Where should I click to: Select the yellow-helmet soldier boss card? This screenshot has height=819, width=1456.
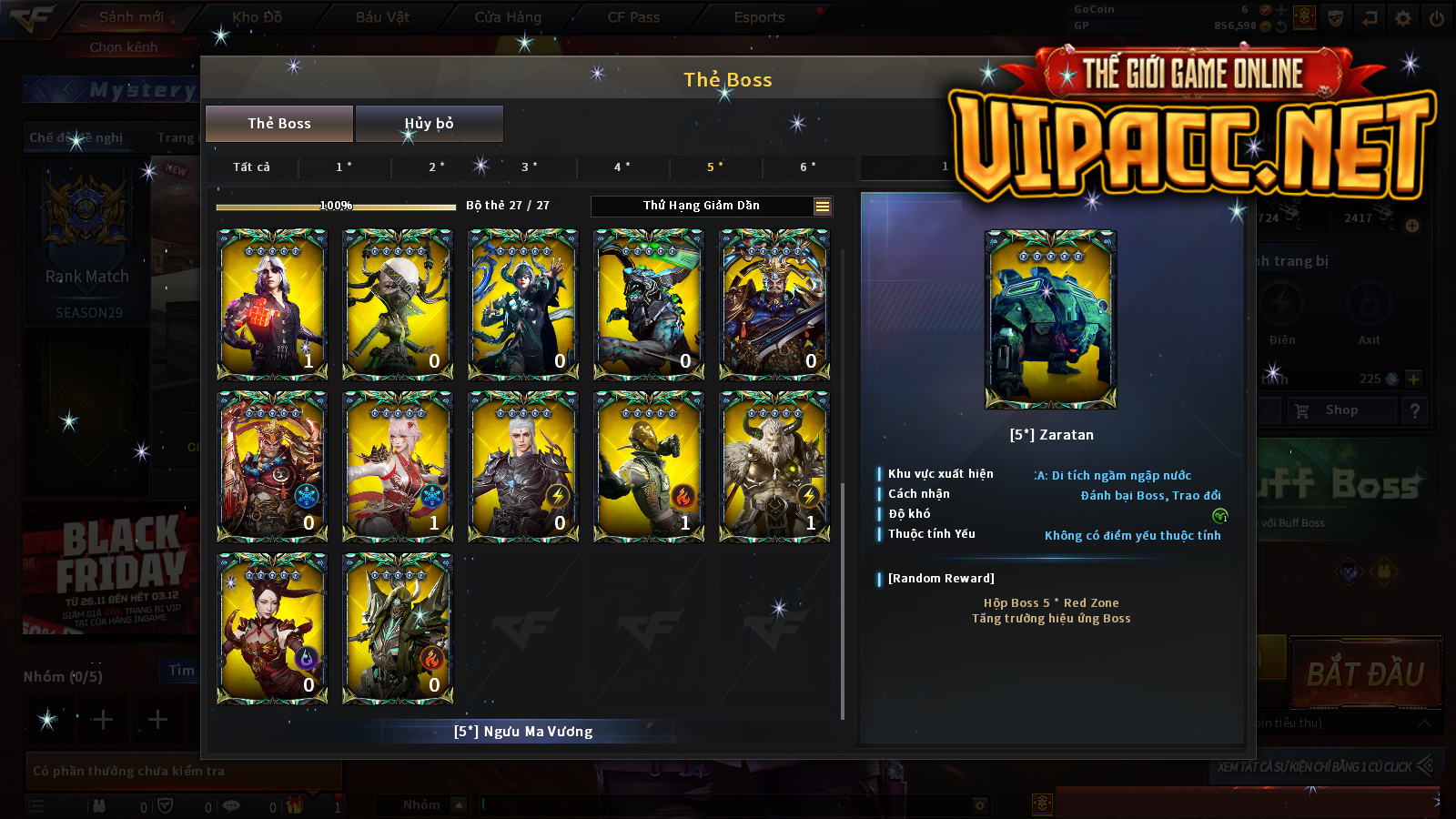(x=649, y=466)
